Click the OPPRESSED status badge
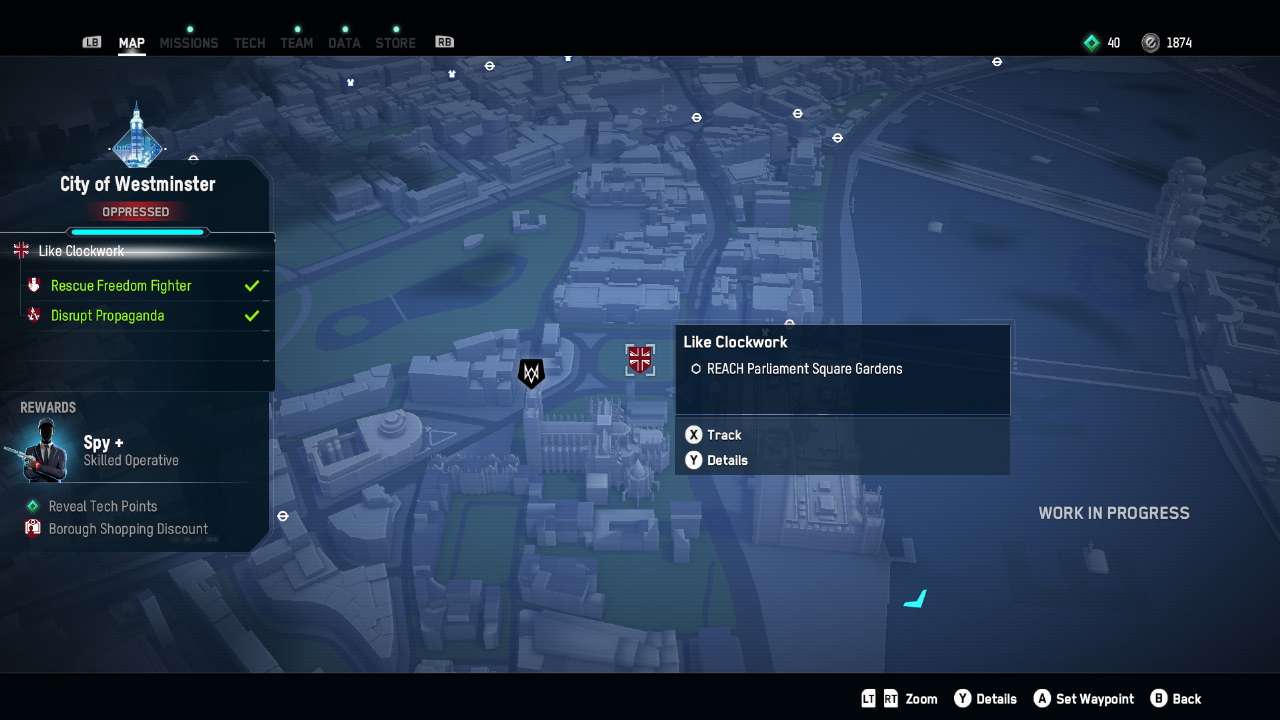Image resolution: width=1280 pixels, height=720 pixels. 136,211
